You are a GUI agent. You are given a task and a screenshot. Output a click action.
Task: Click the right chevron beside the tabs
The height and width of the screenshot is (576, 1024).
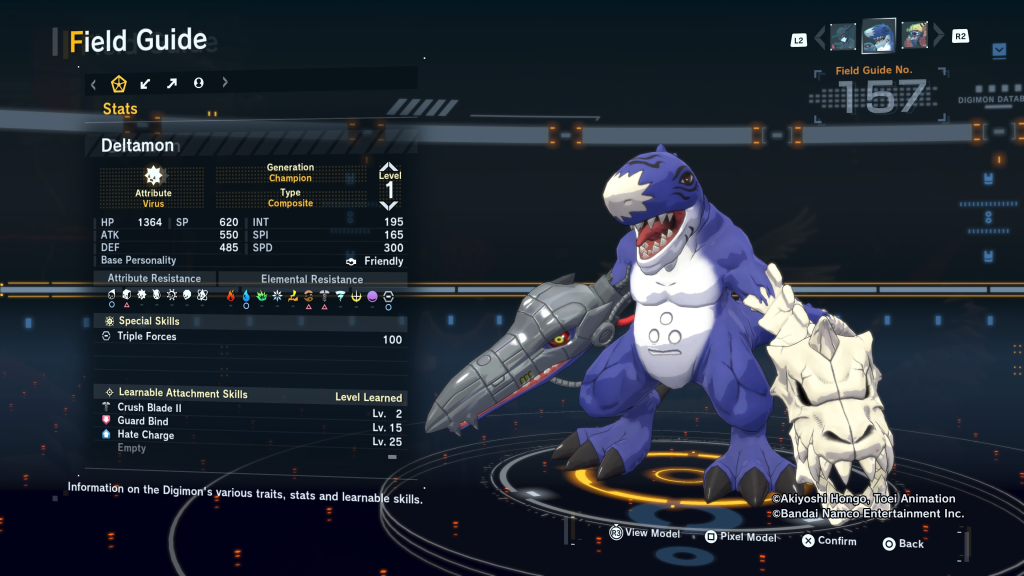click(225, 83)
